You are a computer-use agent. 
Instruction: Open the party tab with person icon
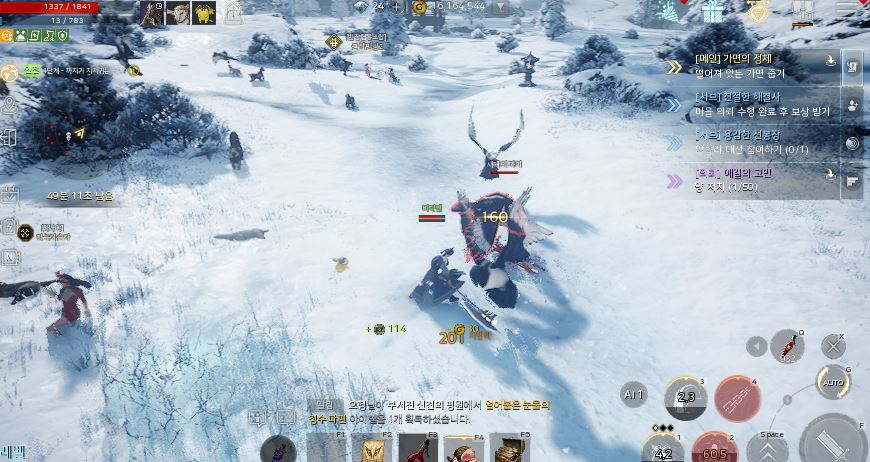pyautogui.click(x=853, y=105)
